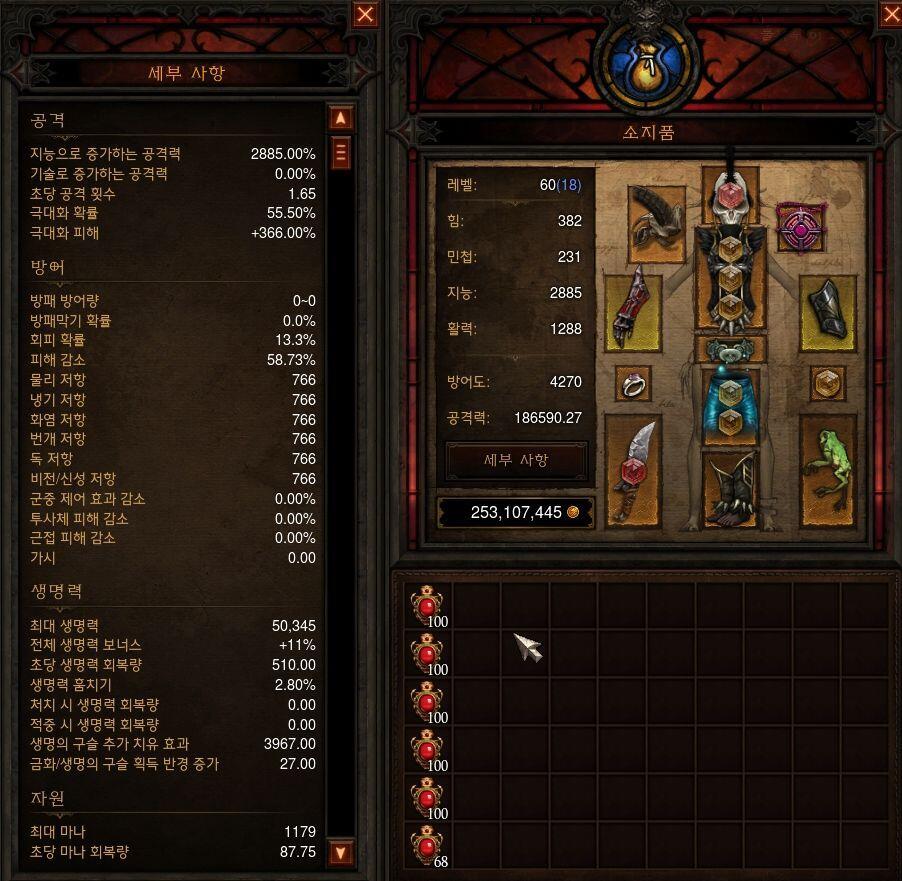The height and width of the screenshot is (881, 902).
Task: Select the shoulder armor slot
Action: [656, 214]
